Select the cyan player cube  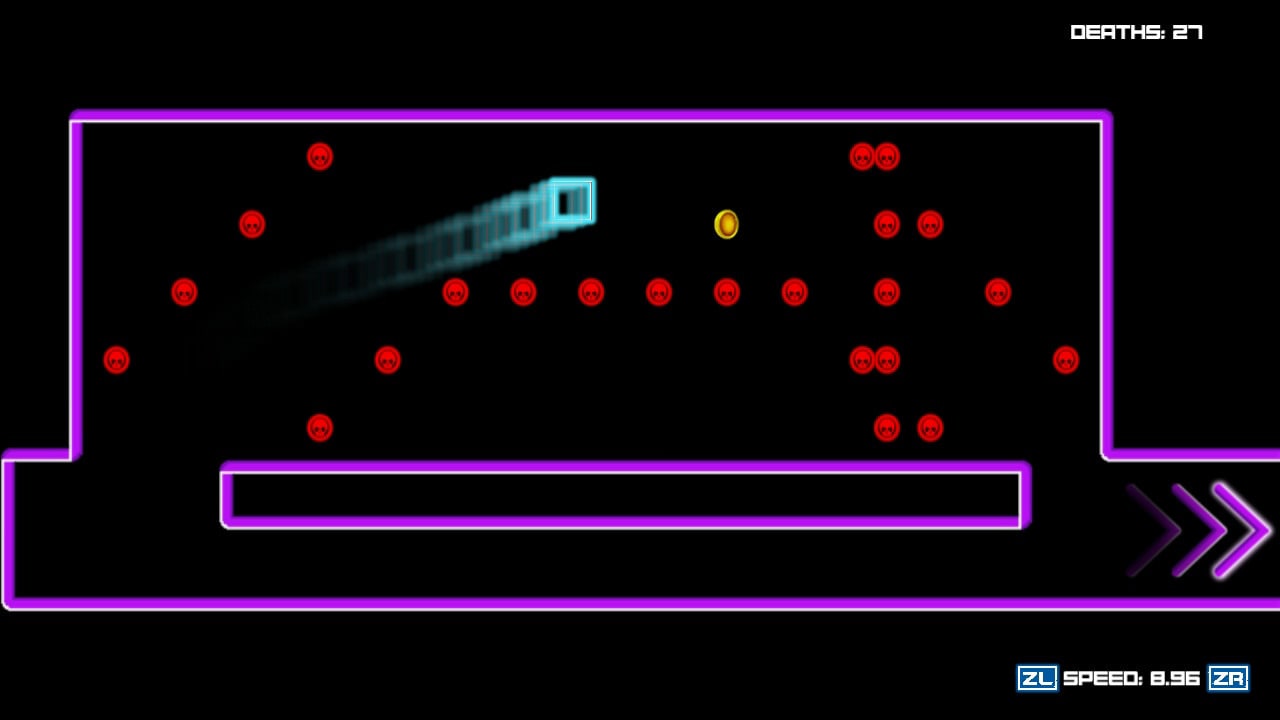click(572, 200)
